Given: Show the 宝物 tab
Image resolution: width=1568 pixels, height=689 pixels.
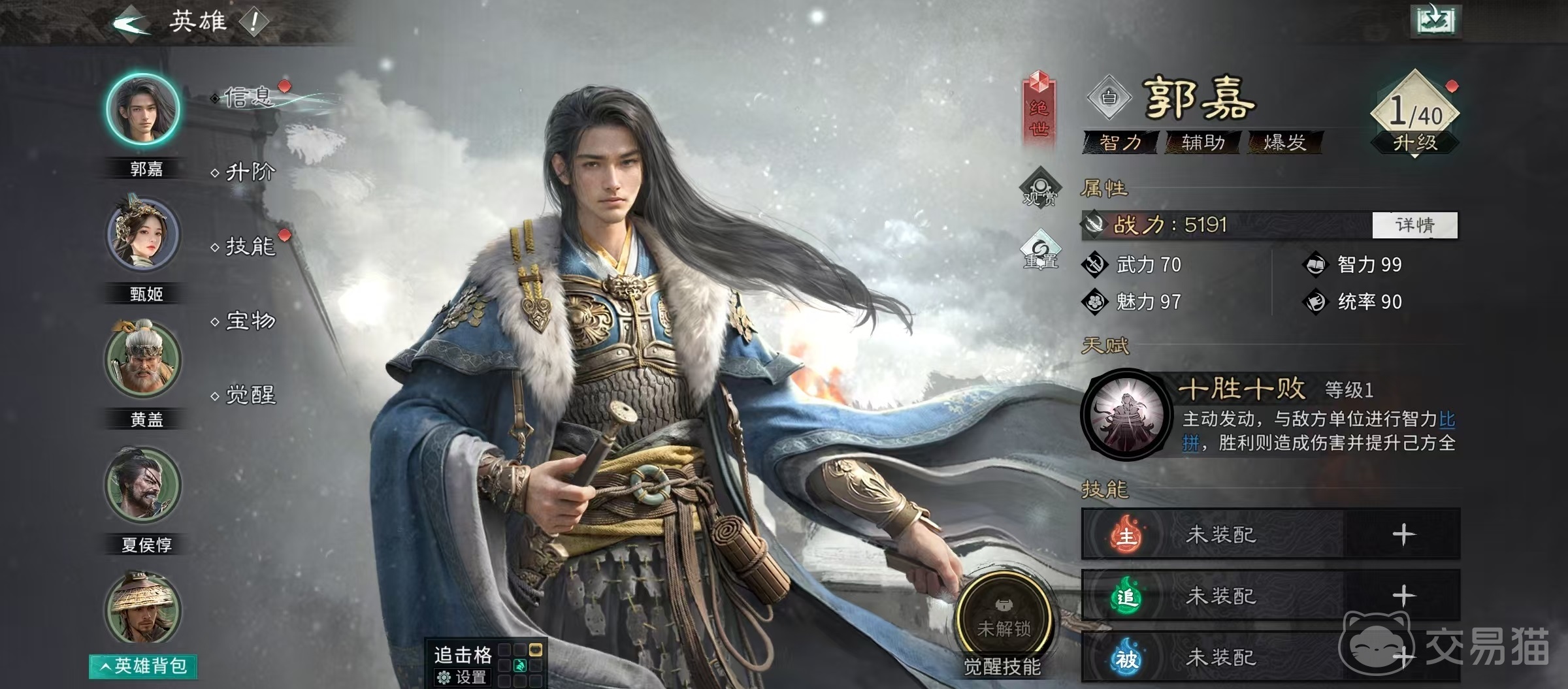Looking at the screenshot, I should [250, 321].
